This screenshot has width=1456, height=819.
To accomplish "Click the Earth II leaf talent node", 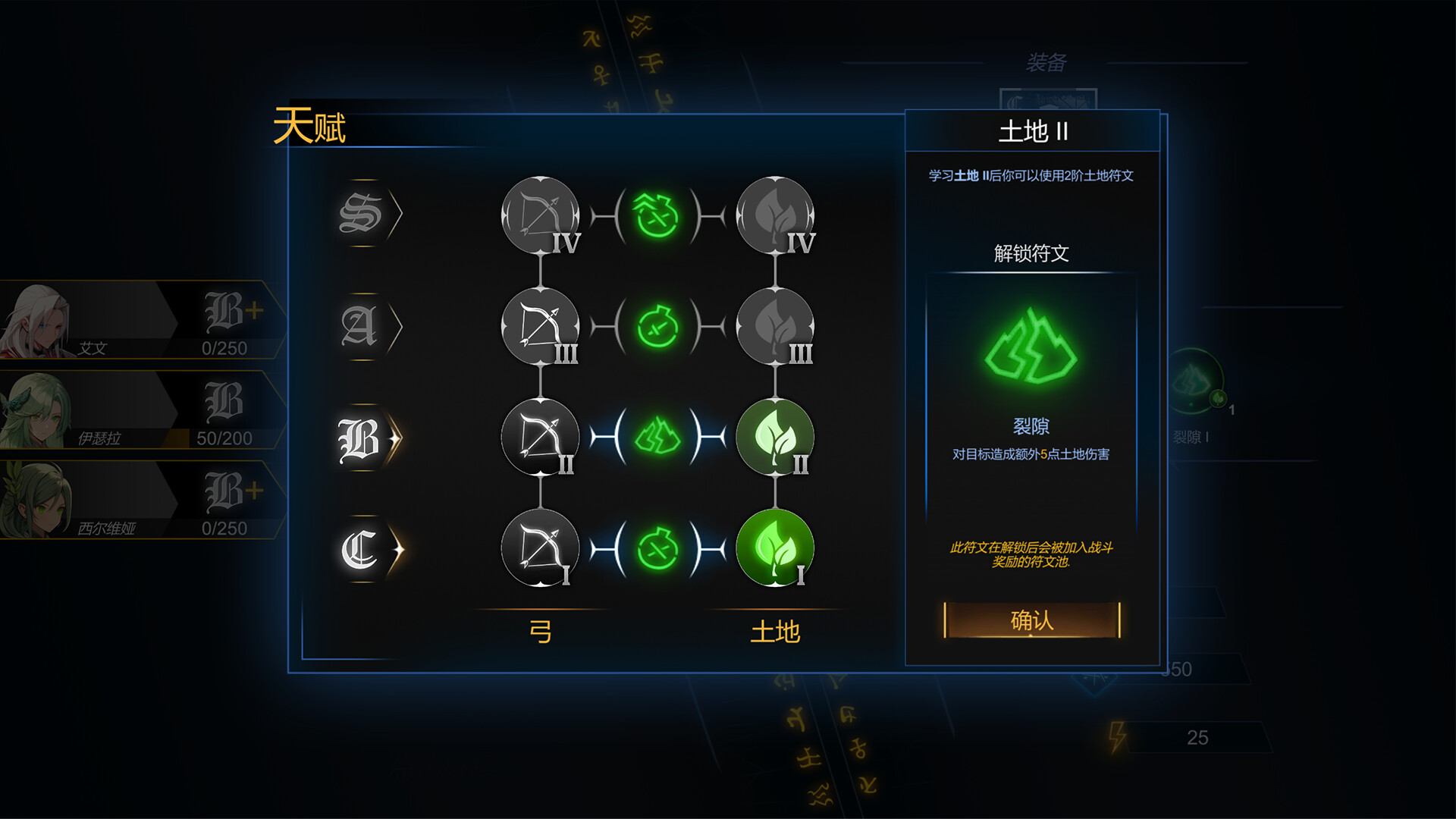I will (x=774, y=438).
